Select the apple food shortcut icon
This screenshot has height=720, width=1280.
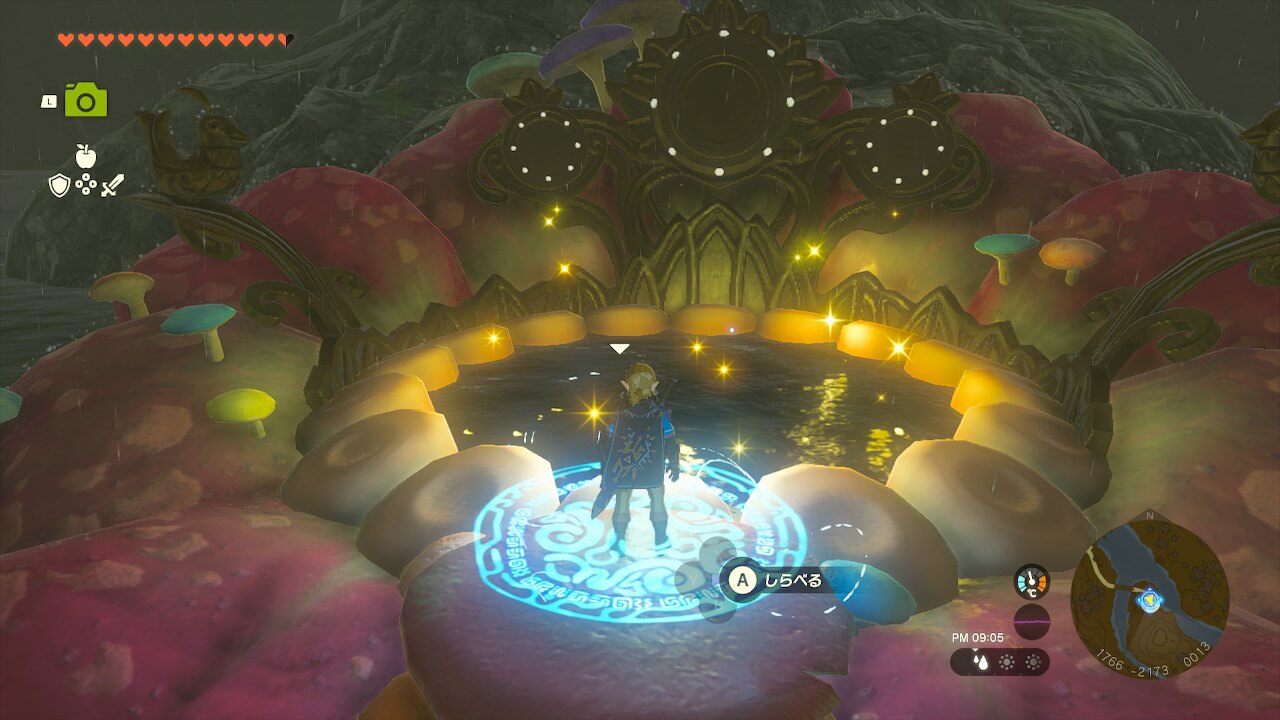coord(85,155)
